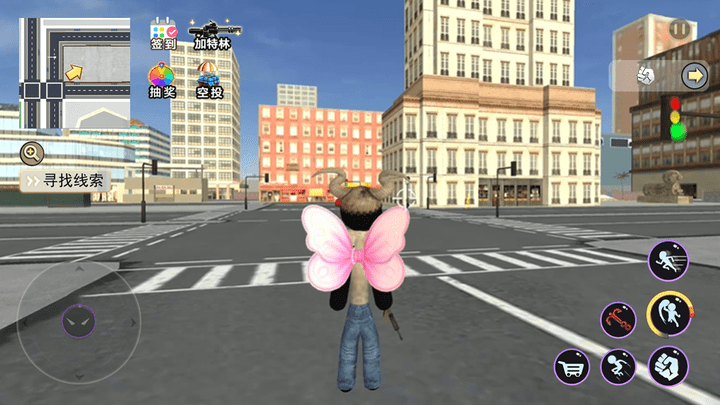Switch weapon with the yellow arrow button

pos(694,75)
